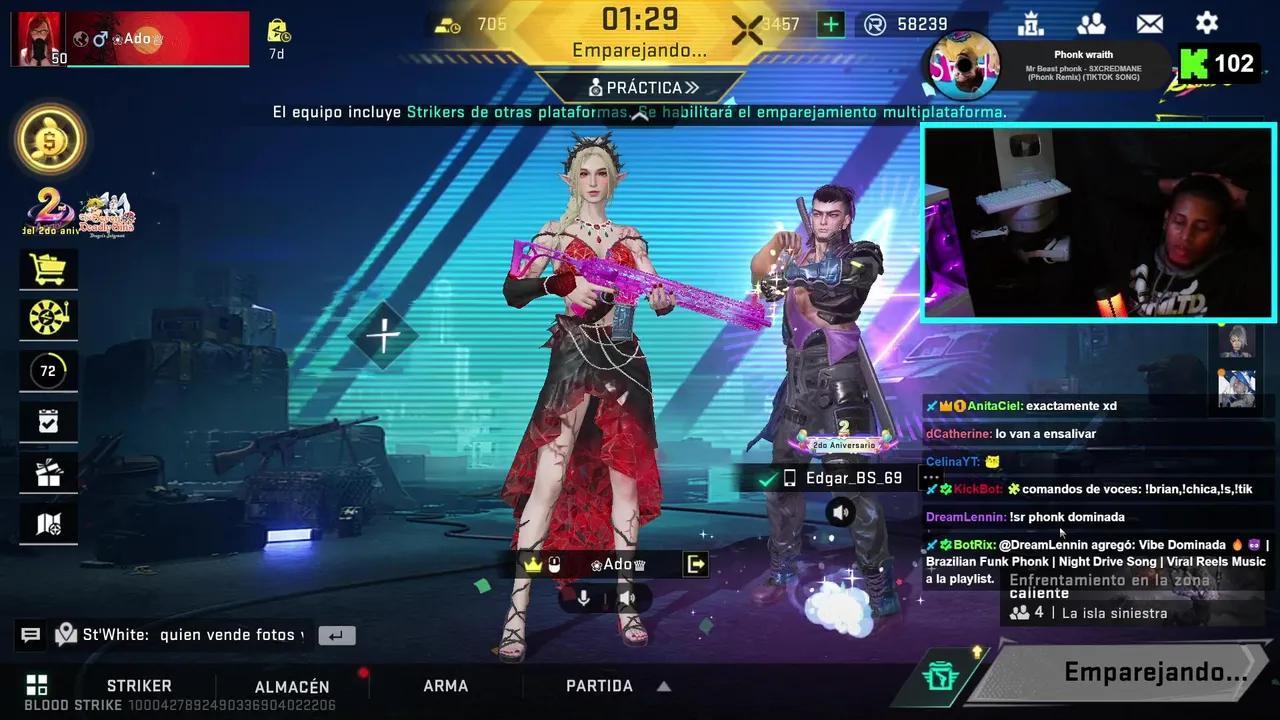Screen dimensions: 1280x720
Task: Open the mail inbox icon
Action: click(x=1149, y=23)
